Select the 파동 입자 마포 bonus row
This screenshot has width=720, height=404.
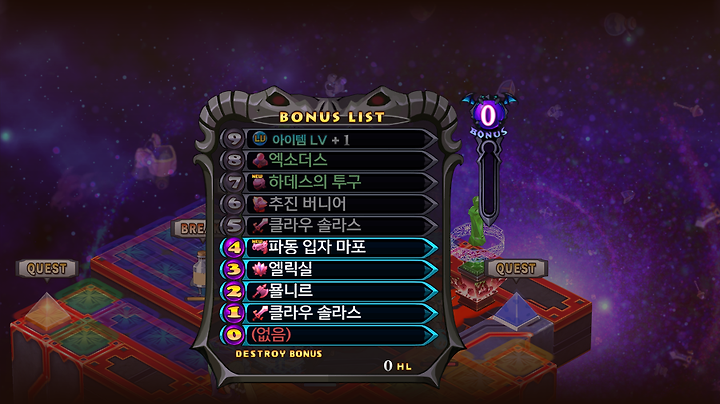330,247
